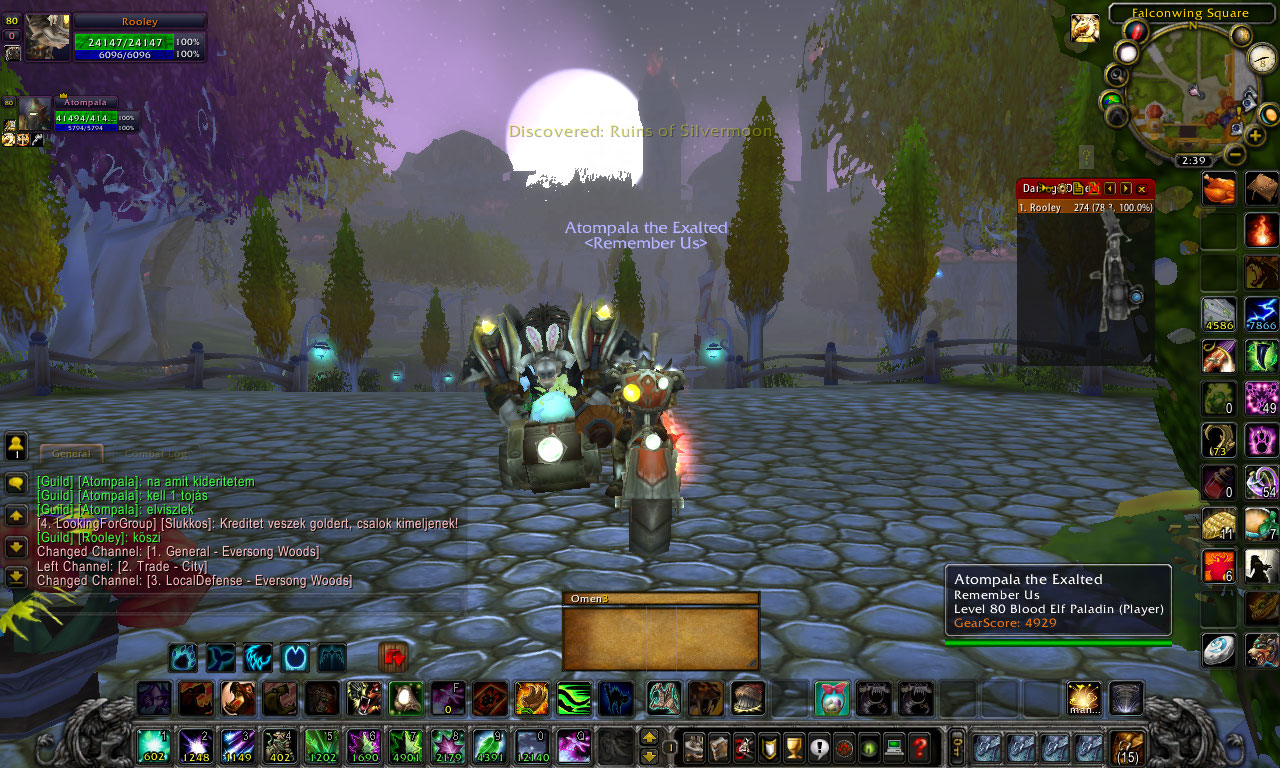Image resolution: width=1280 pixels, height=768 pixels.
Task: Activate the flame ability on the side bar
Action: [x=1261, y=230]
